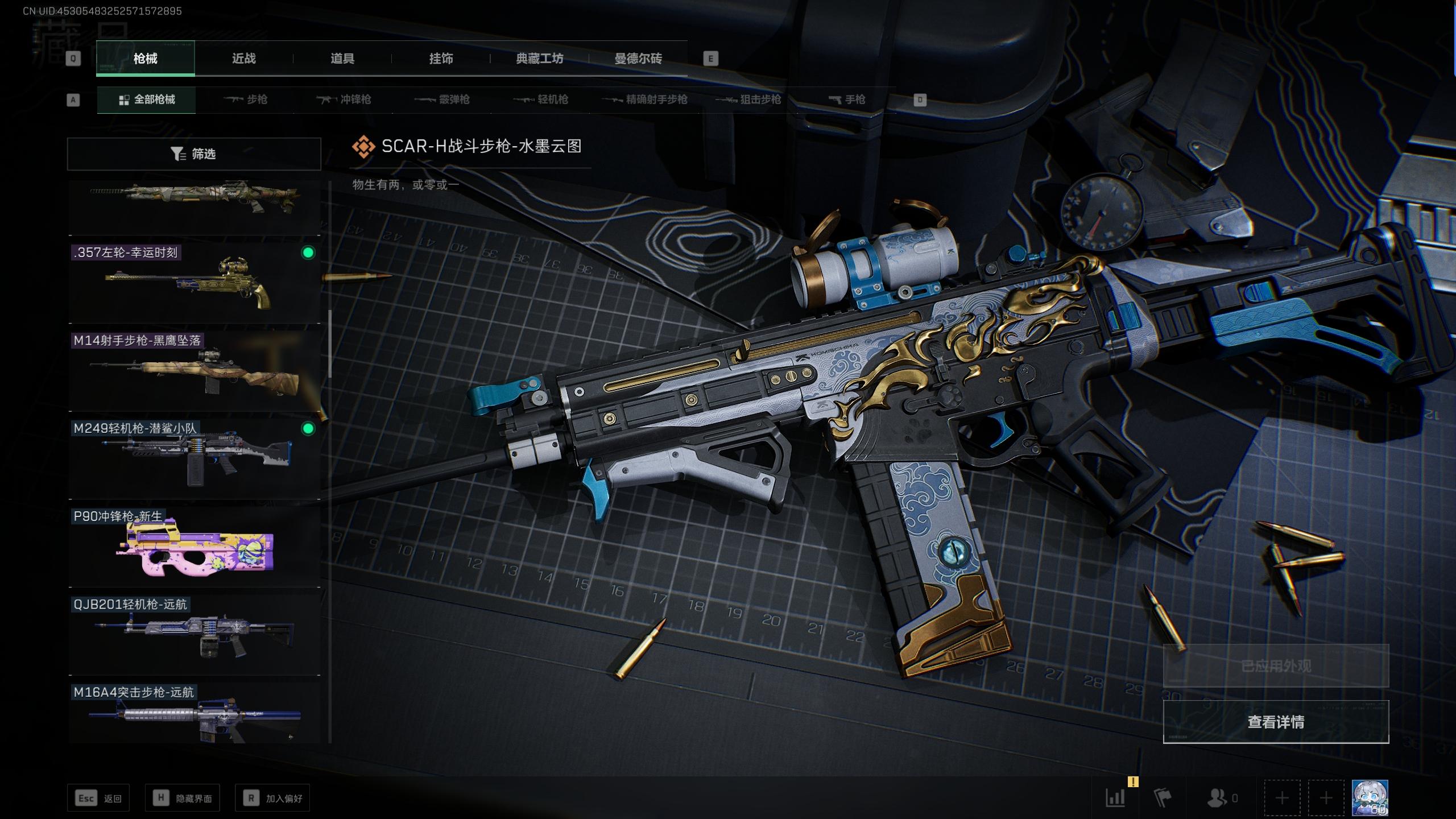Open the player avatar profile
The image size is (1456, 819).
[x=1370, y=798]
